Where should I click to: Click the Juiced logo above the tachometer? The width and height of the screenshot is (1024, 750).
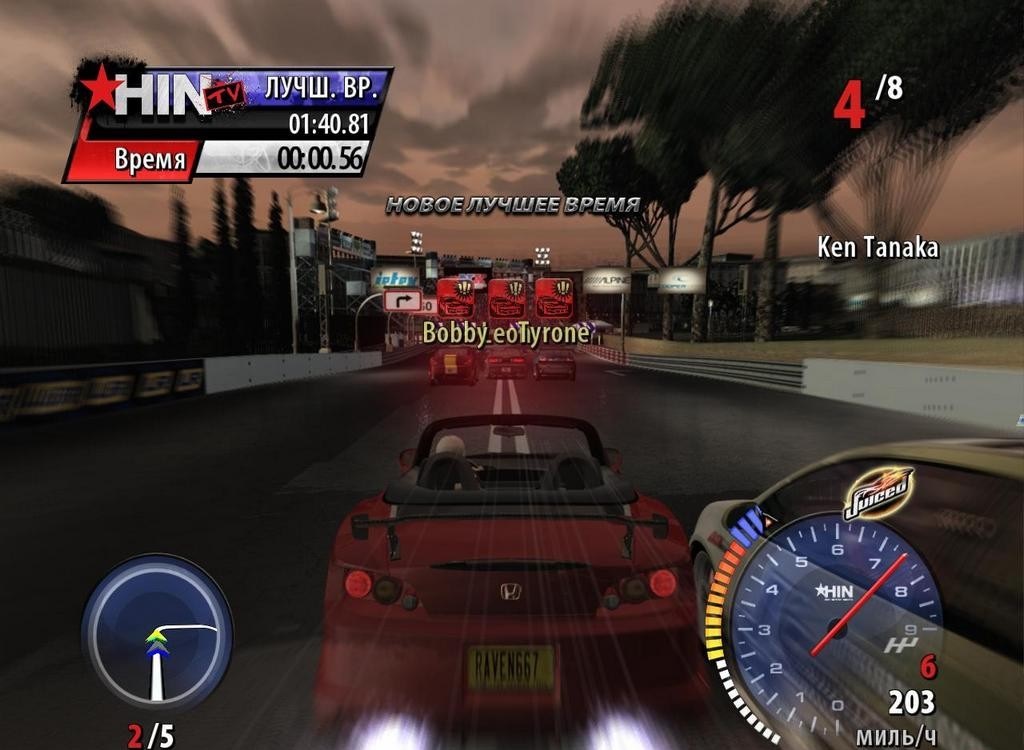point(877,492)
